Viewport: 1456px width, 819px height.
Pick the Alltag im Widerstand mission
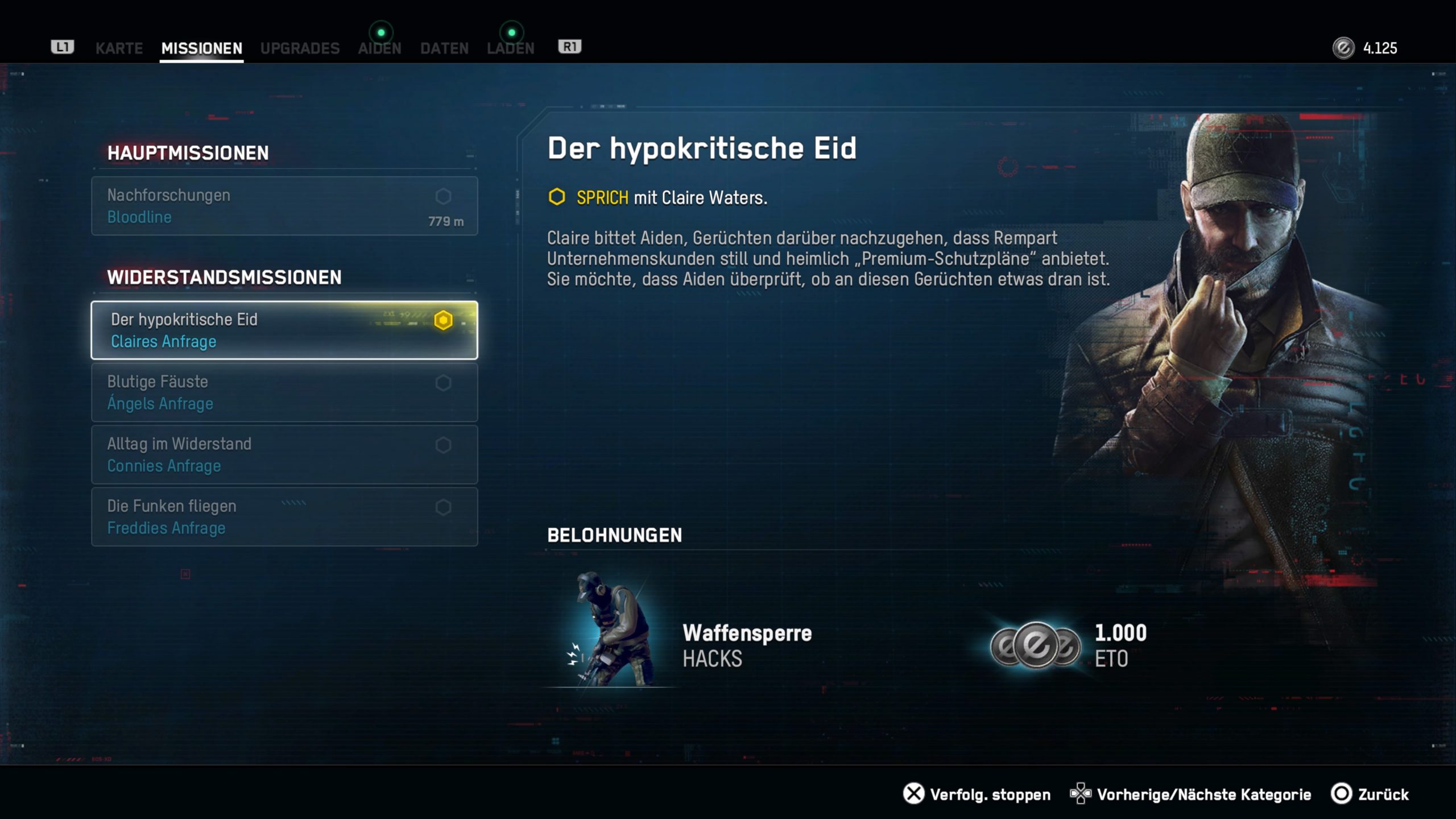[284, 454]
